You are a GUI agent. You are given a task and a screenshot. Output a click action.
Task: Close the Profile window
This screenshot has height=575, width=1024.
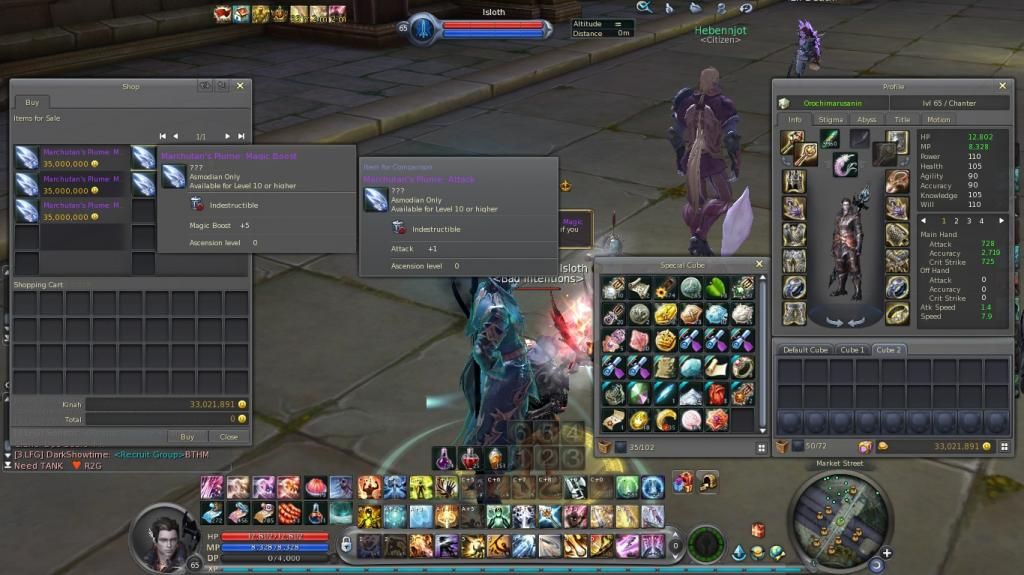[1003, 86]
